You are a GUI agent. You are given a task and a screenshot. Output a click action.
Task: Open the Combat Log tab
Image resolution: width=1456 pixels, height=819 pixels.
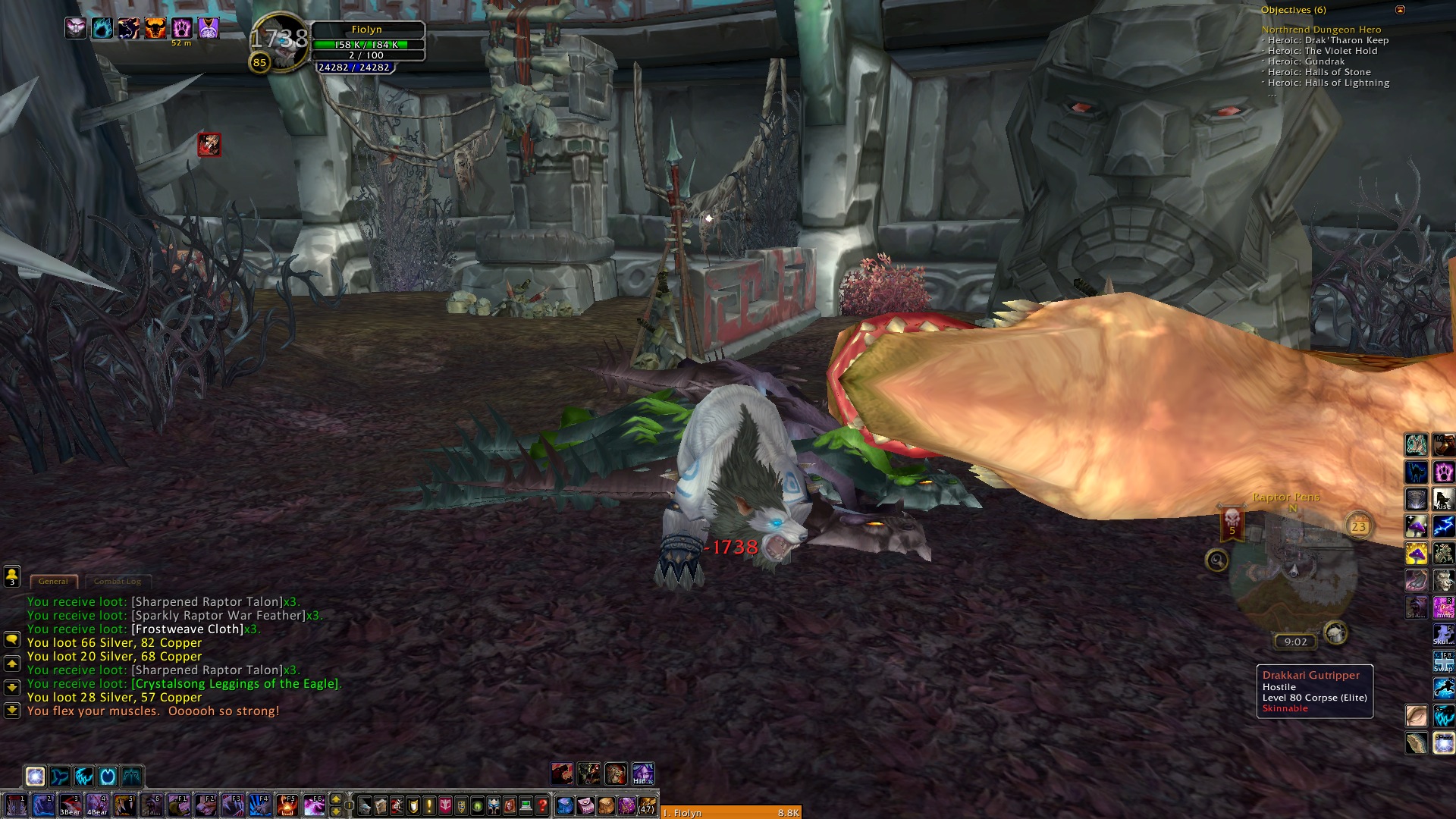(x=118, y=582)
